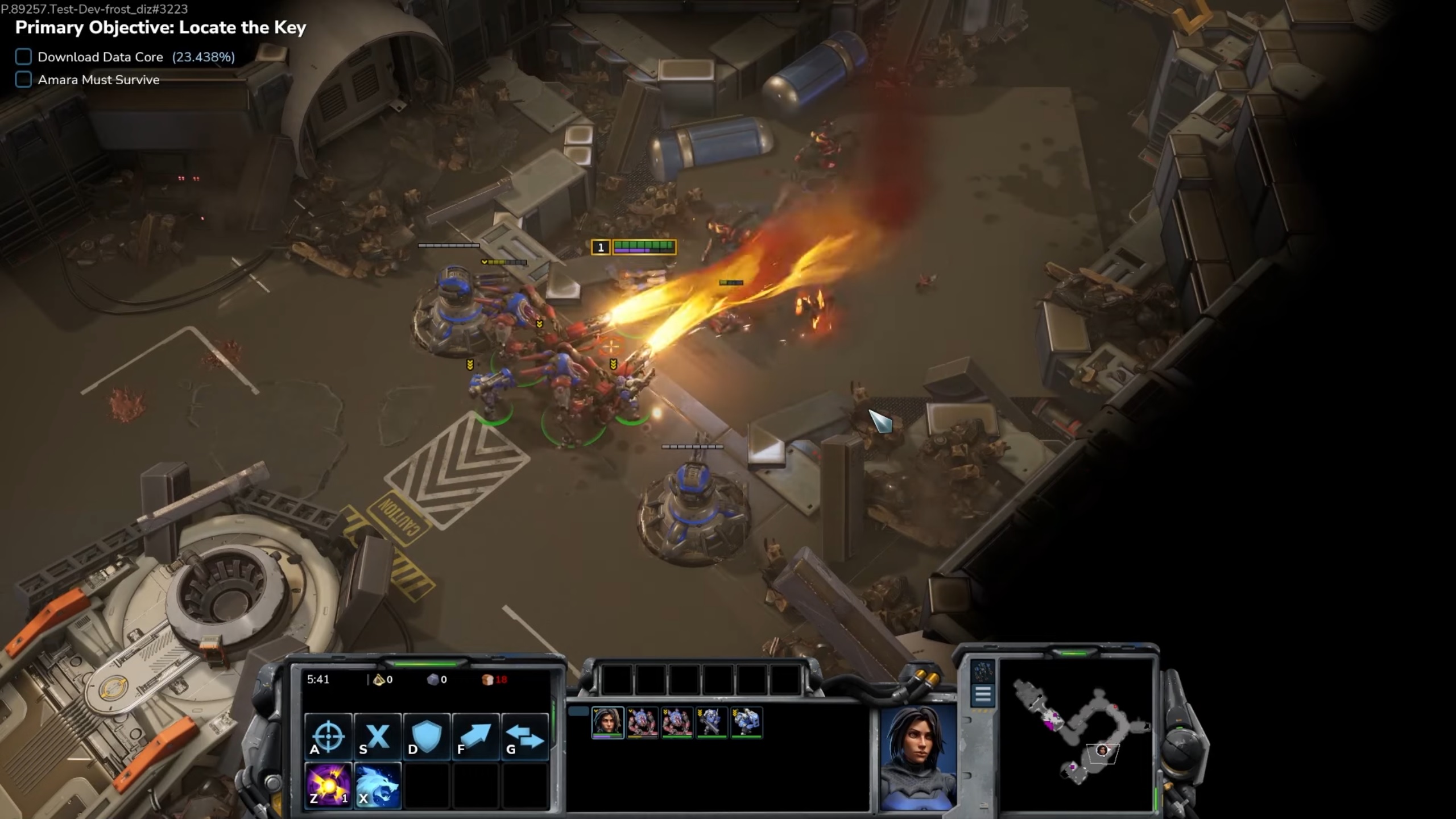Check the Amara Must Survive objective checkbox
The height and width of the screenshot is (819, 1456).
click(x=23, y=80)
